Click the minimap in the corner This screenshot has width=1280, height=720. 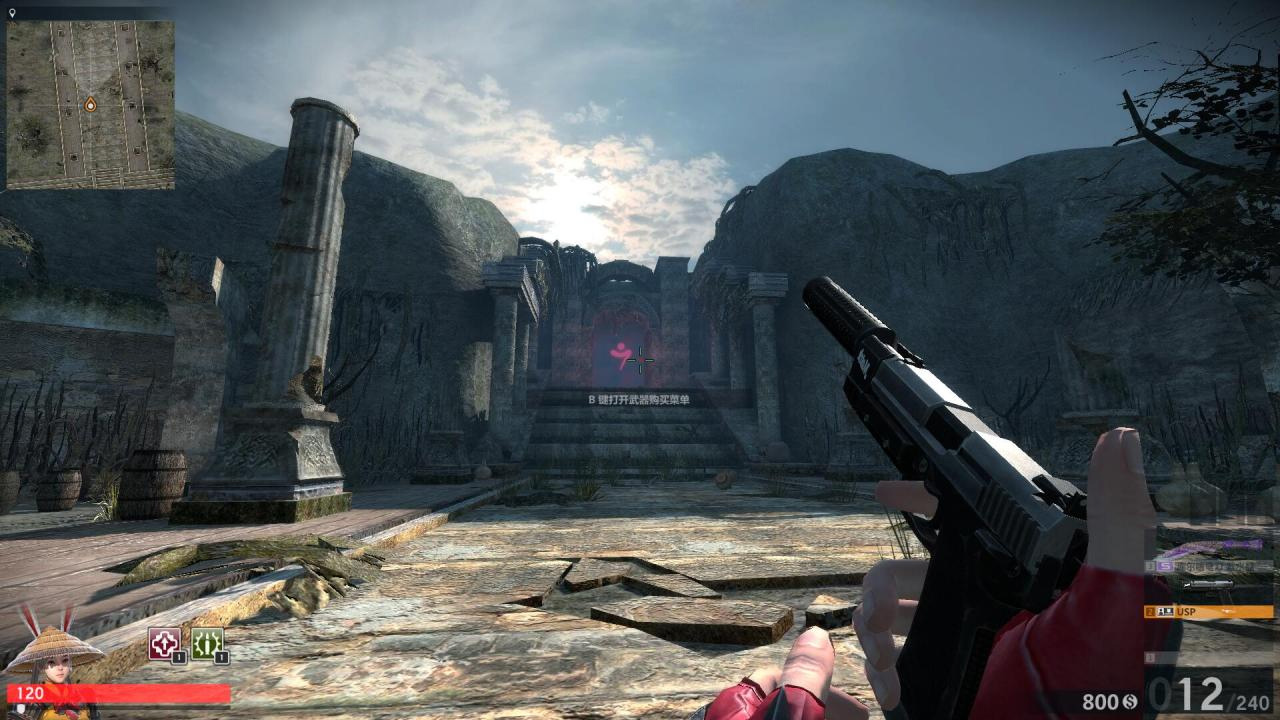pos(90,105)
